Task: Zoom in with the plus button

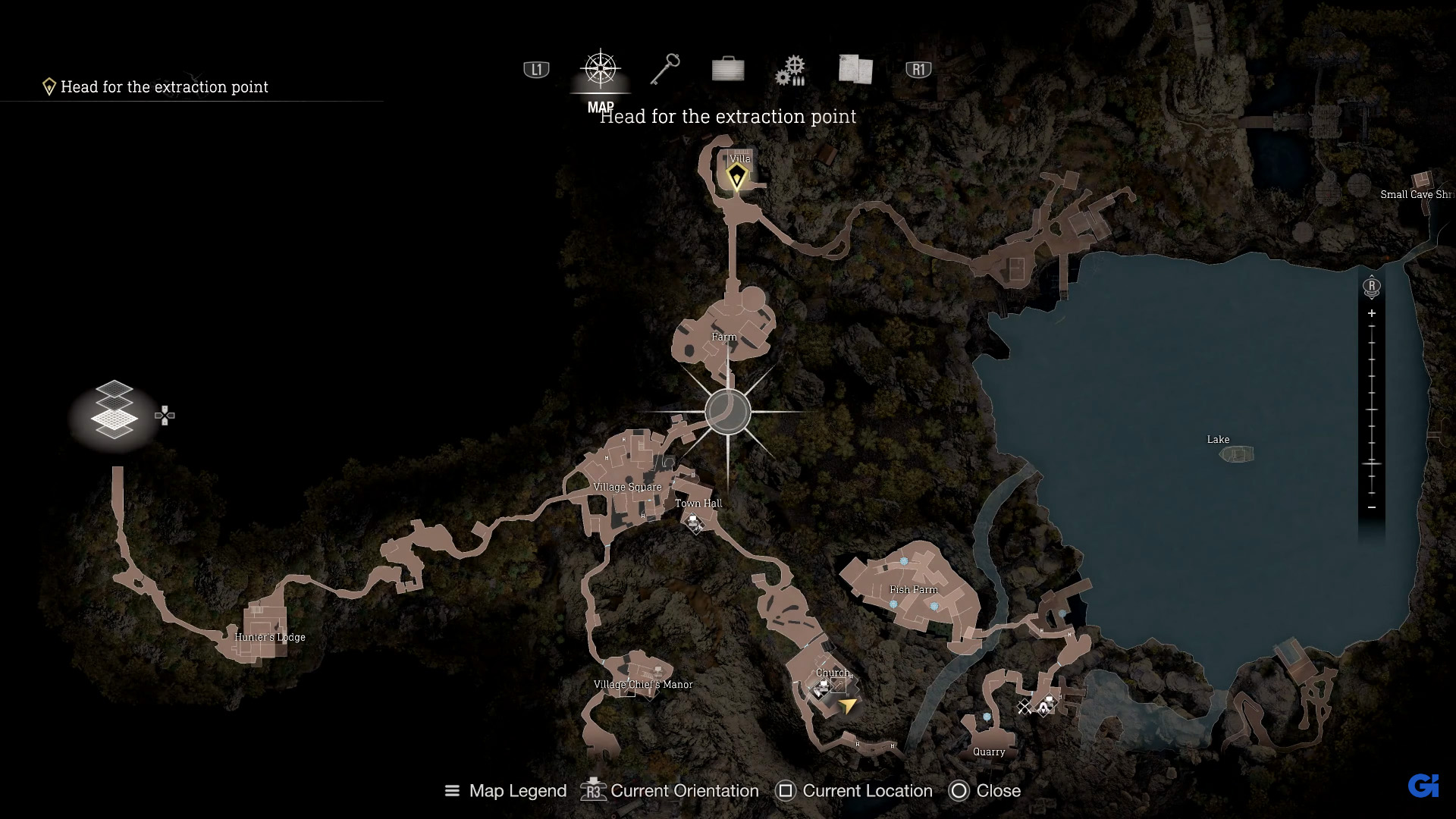Action: pos(1371,313)
